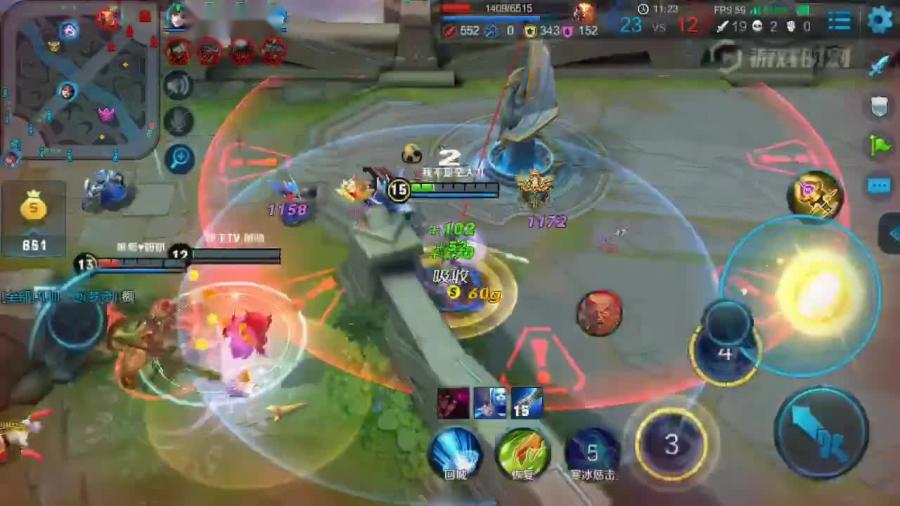This screenshot has width=900, height=506.
Task: Open the scoreboard list icon
Action: 840,20
